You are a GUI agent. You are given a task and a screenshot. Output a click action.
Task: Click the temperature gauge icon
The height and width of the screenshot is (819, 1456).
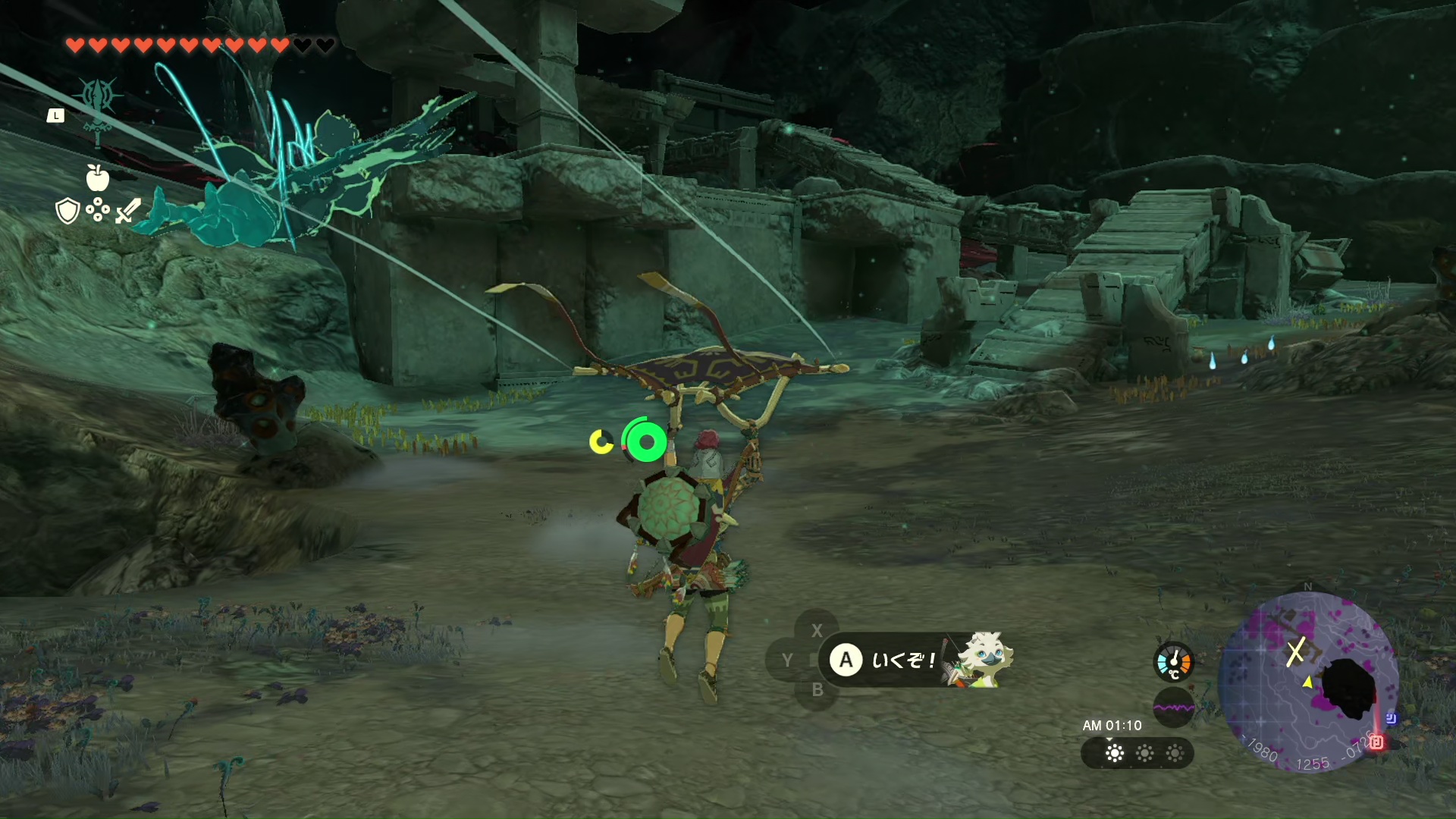pyautogui.click(x=1173, y=661)
